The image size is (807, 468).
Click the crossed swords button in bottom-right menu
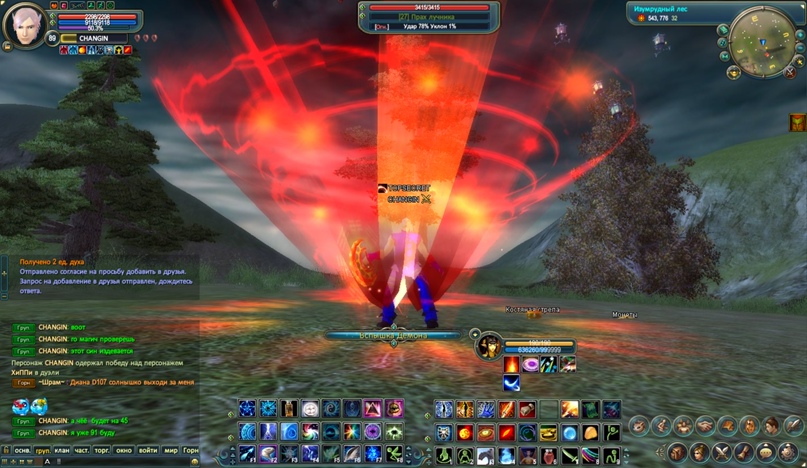(x=719, y=452)
